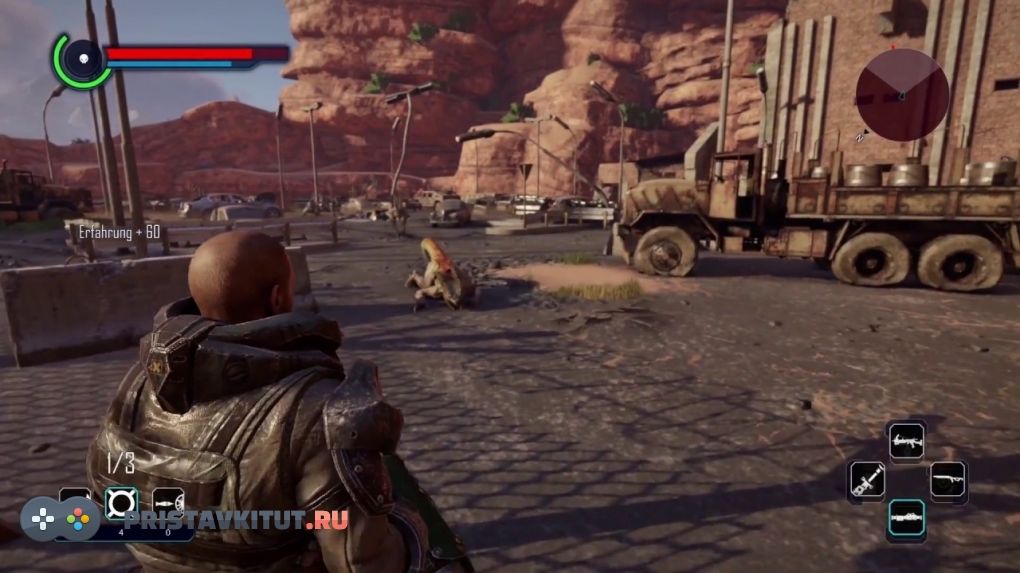
Task: Use the quick-item slot with the arrow-and-wheel icon
Action: pyautogui.click(x=167, y=503)
